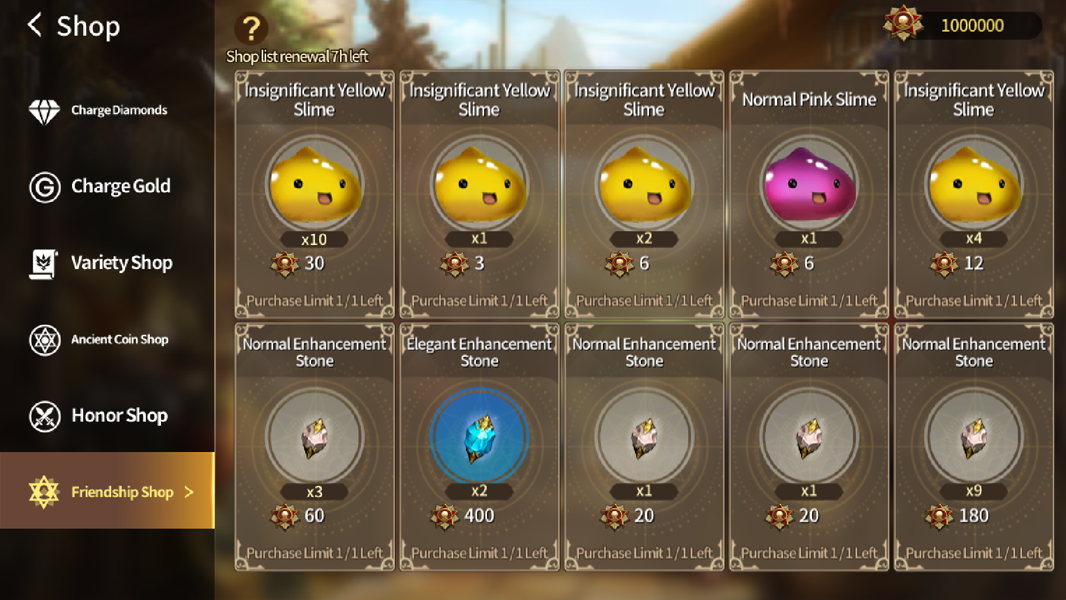1066x600 pixels.
Task: Buy the x10 Insignificant Yellow Slime for 30
Action: click(314, 193)
